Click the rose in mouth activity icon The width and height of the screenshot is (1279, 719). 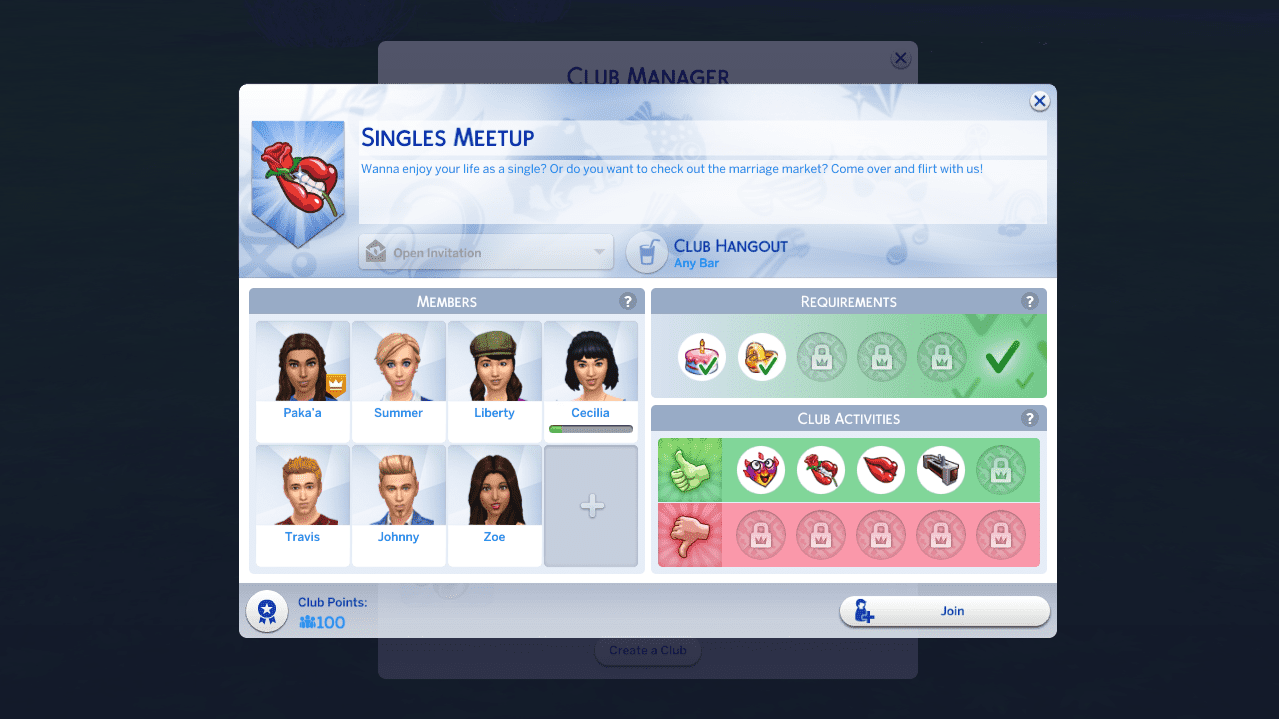pyautogui.click(x=821, y=470)
